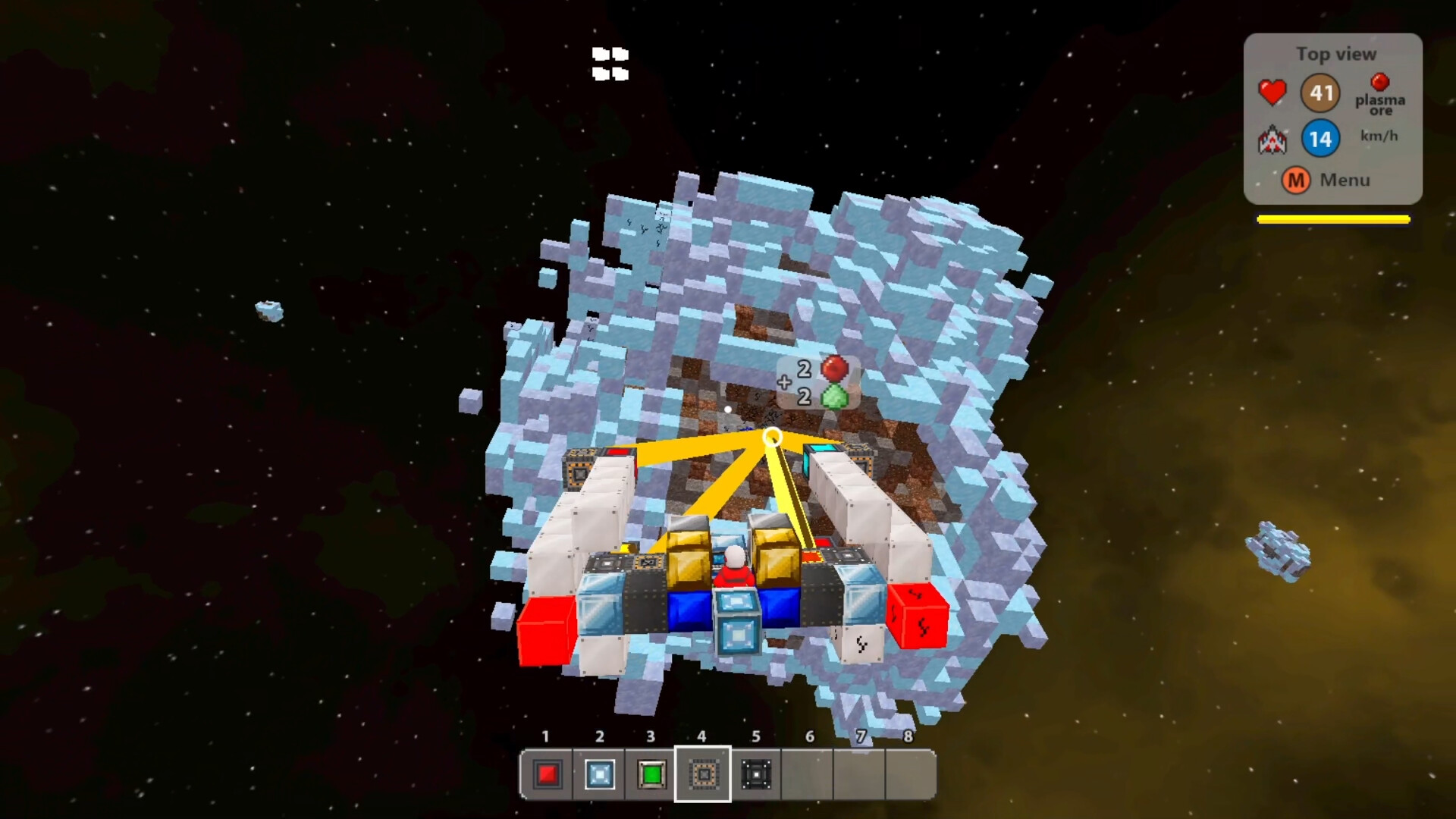The height and width of the screenshot is (819, 1456).
Task: Click the yellow progress bar below the HUD
Action: point(1332,220)
